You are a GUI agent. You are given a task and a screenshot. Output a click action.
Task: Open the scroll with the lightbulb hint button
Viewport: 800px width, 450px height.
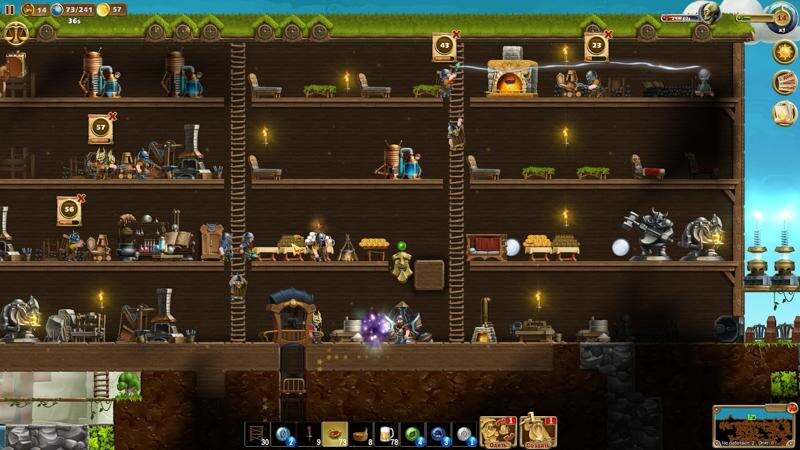(x=784, y=113)
